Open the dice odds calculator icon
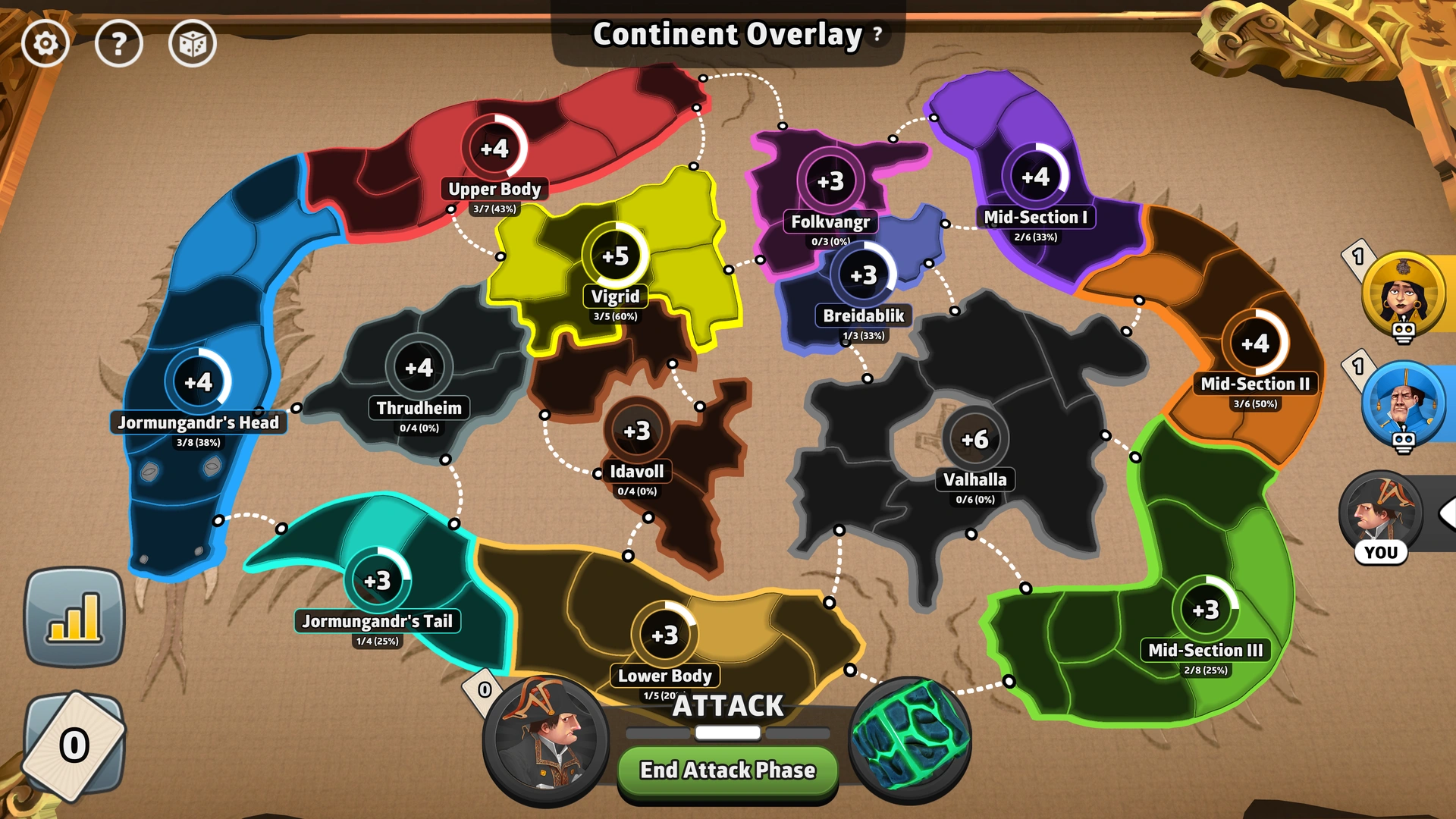Image resolution: width=1456 pixels, height=819 pixels. [x=192, y=44]
